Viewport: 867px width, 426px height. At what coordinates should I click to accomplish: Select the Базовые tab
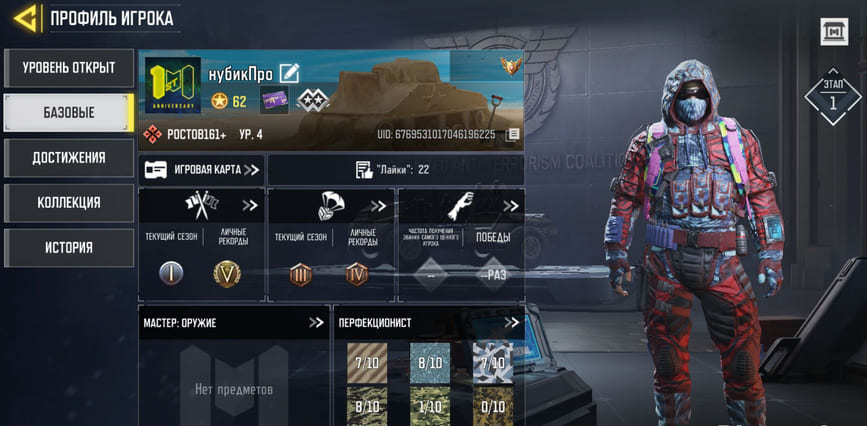(68, 113)
